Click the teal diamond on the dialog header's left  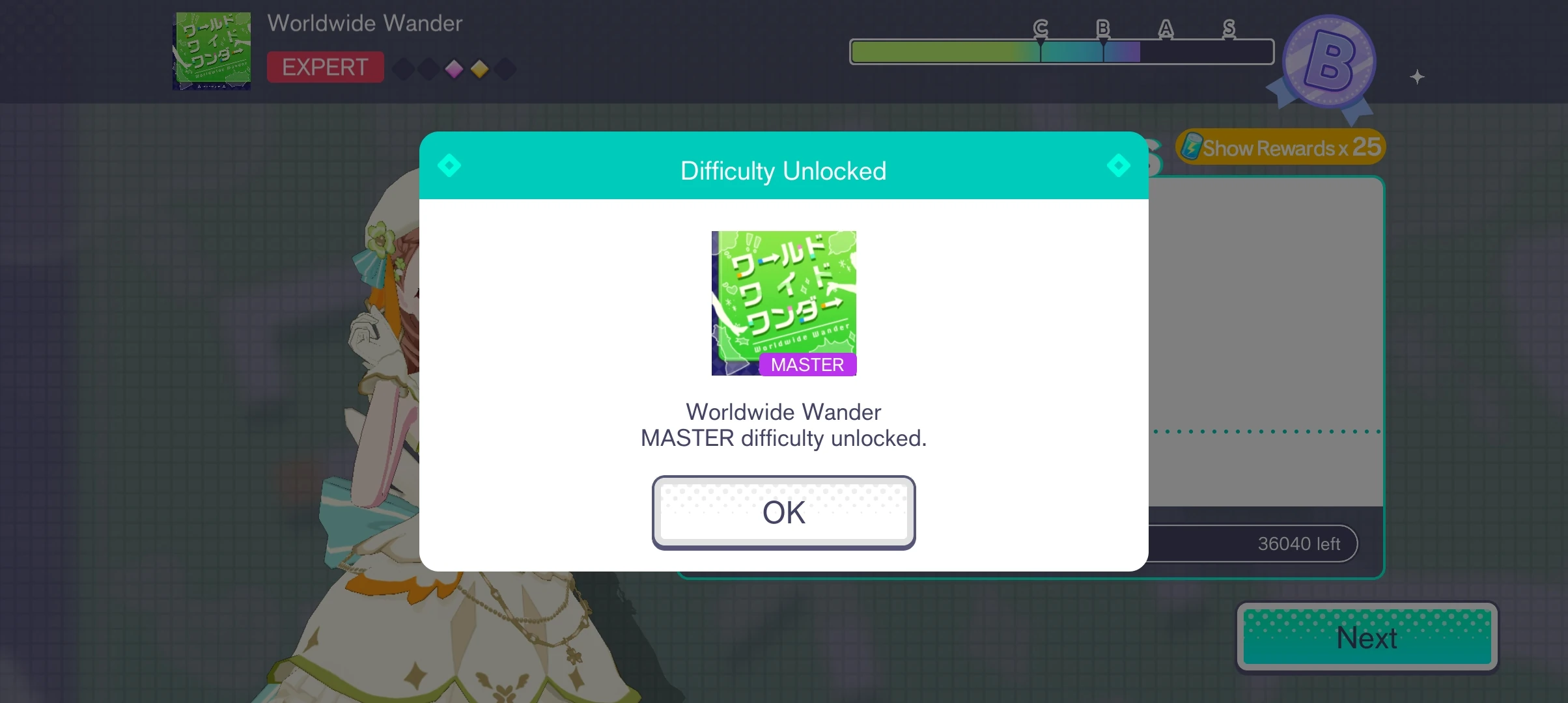coord(449,165)
